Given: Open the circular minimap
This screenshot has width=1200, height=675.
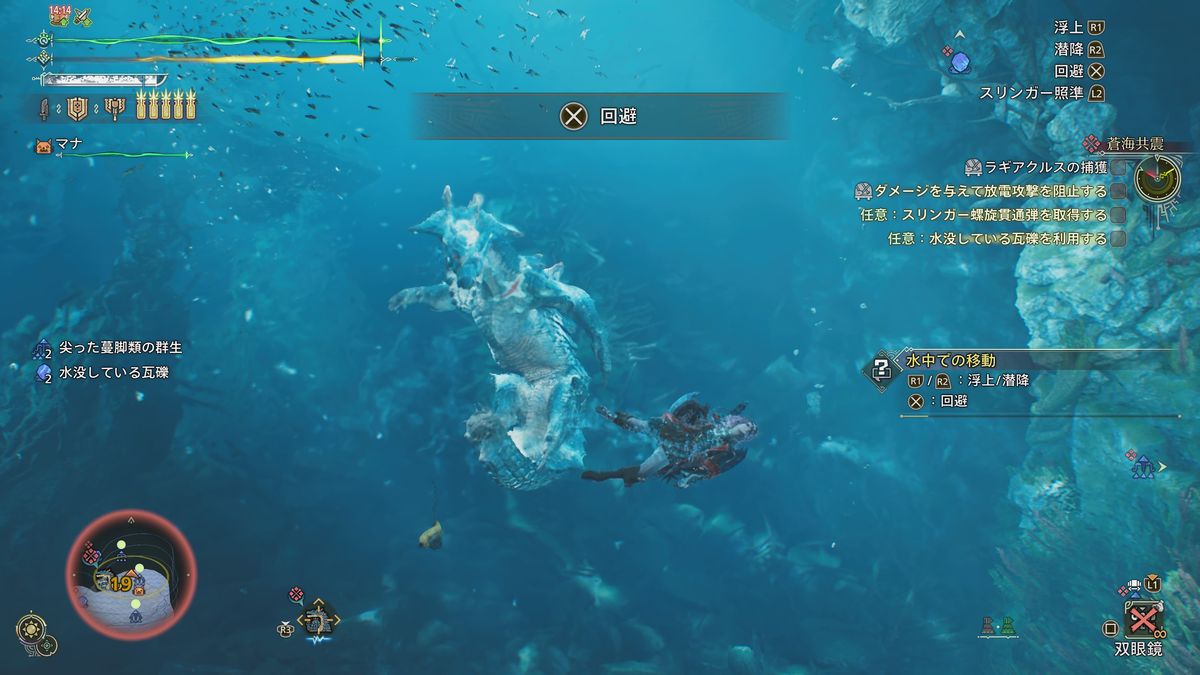Looking at the screenshot, I should 131,574.
